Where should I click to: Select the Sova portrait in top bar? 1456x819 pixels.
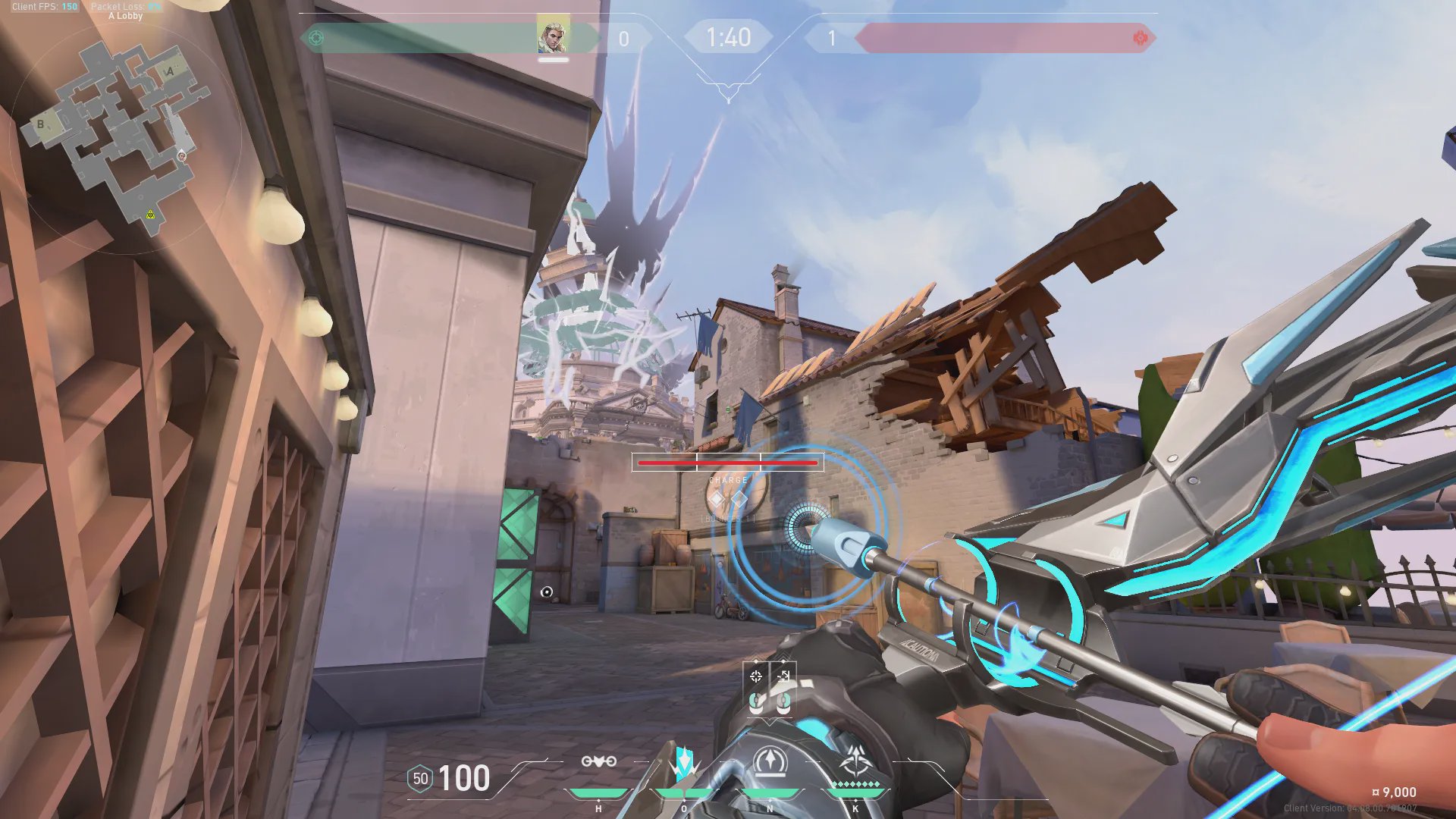coord(553,36)
